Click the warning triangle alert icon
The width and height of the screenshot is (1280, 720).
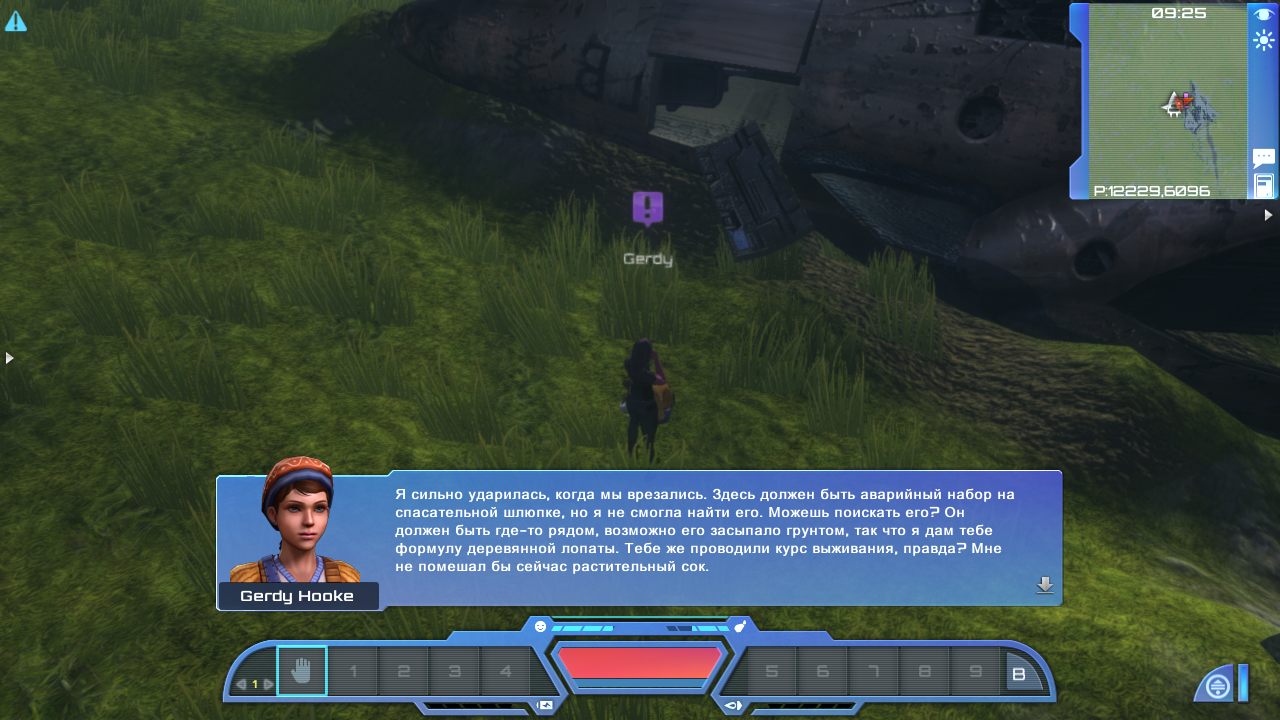coord(15,20)
